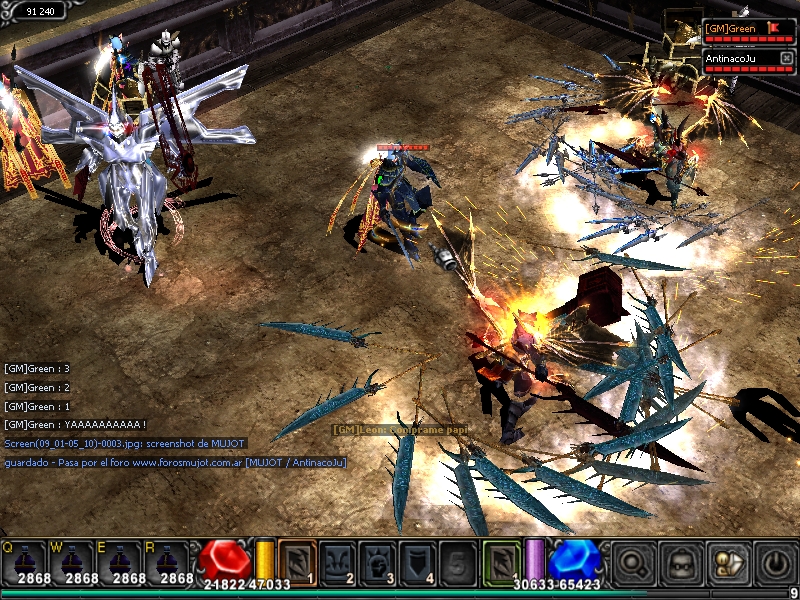Open the inventory bag button

(682, 562)
